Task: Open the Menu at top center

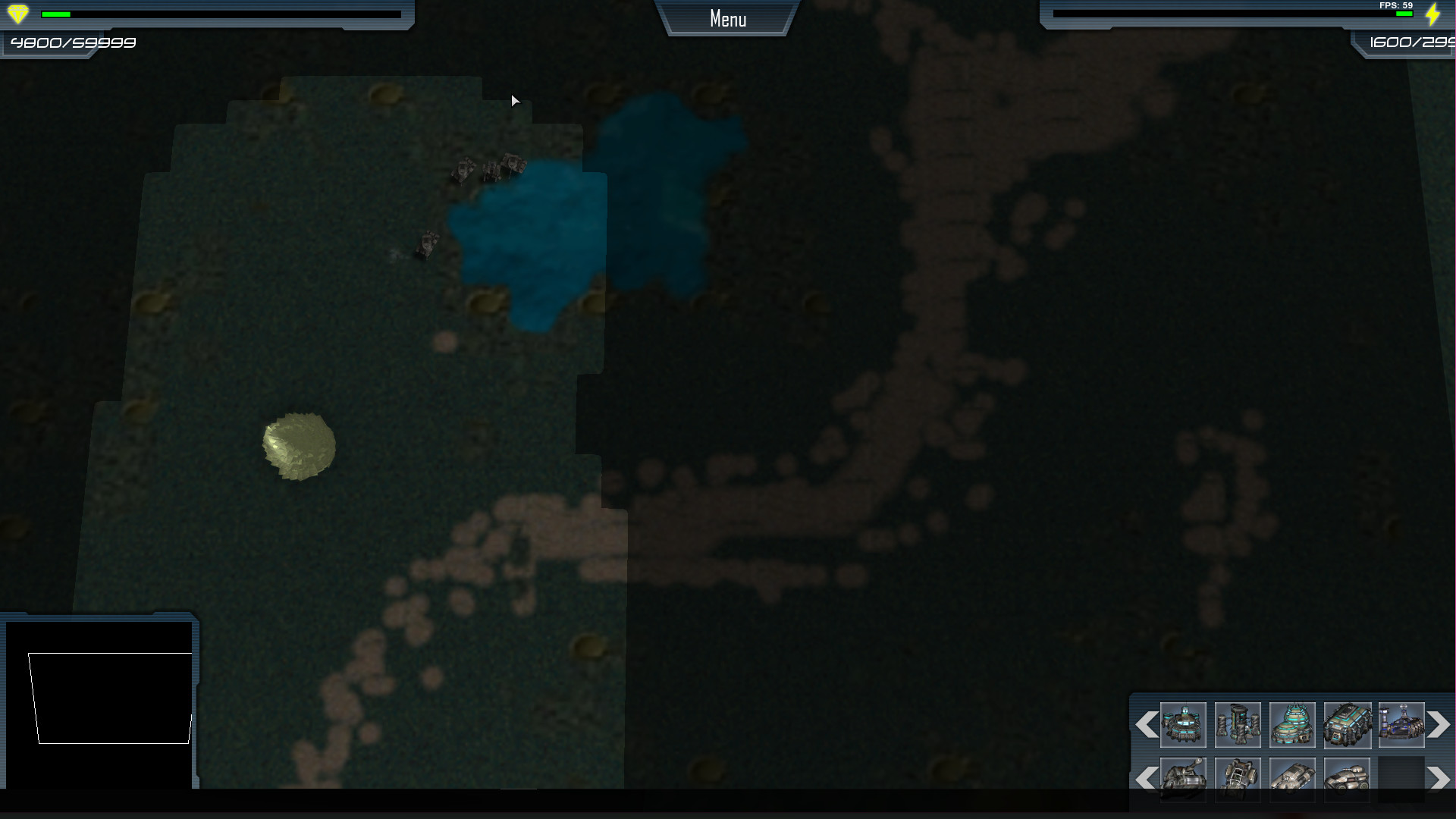Action: [726, 18]
